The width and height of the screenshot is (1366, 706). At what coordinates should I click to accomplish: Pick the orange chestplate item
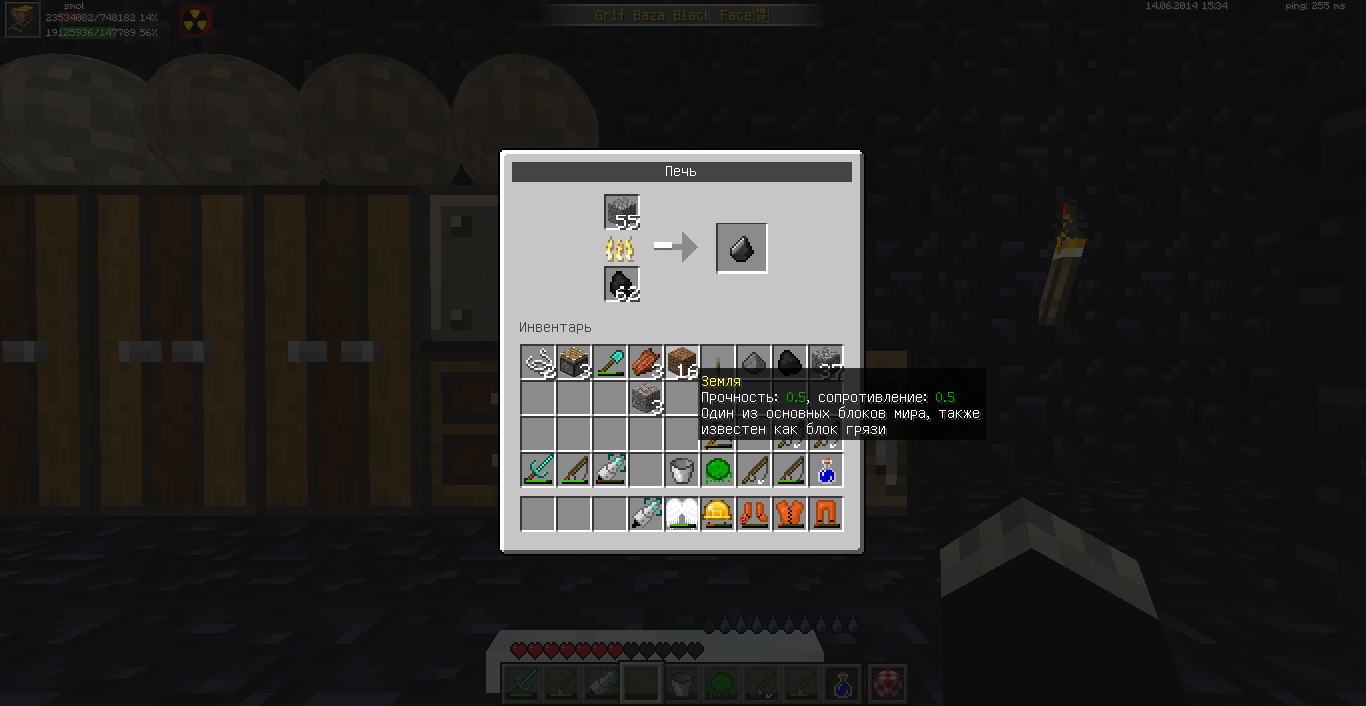(790, 514)
